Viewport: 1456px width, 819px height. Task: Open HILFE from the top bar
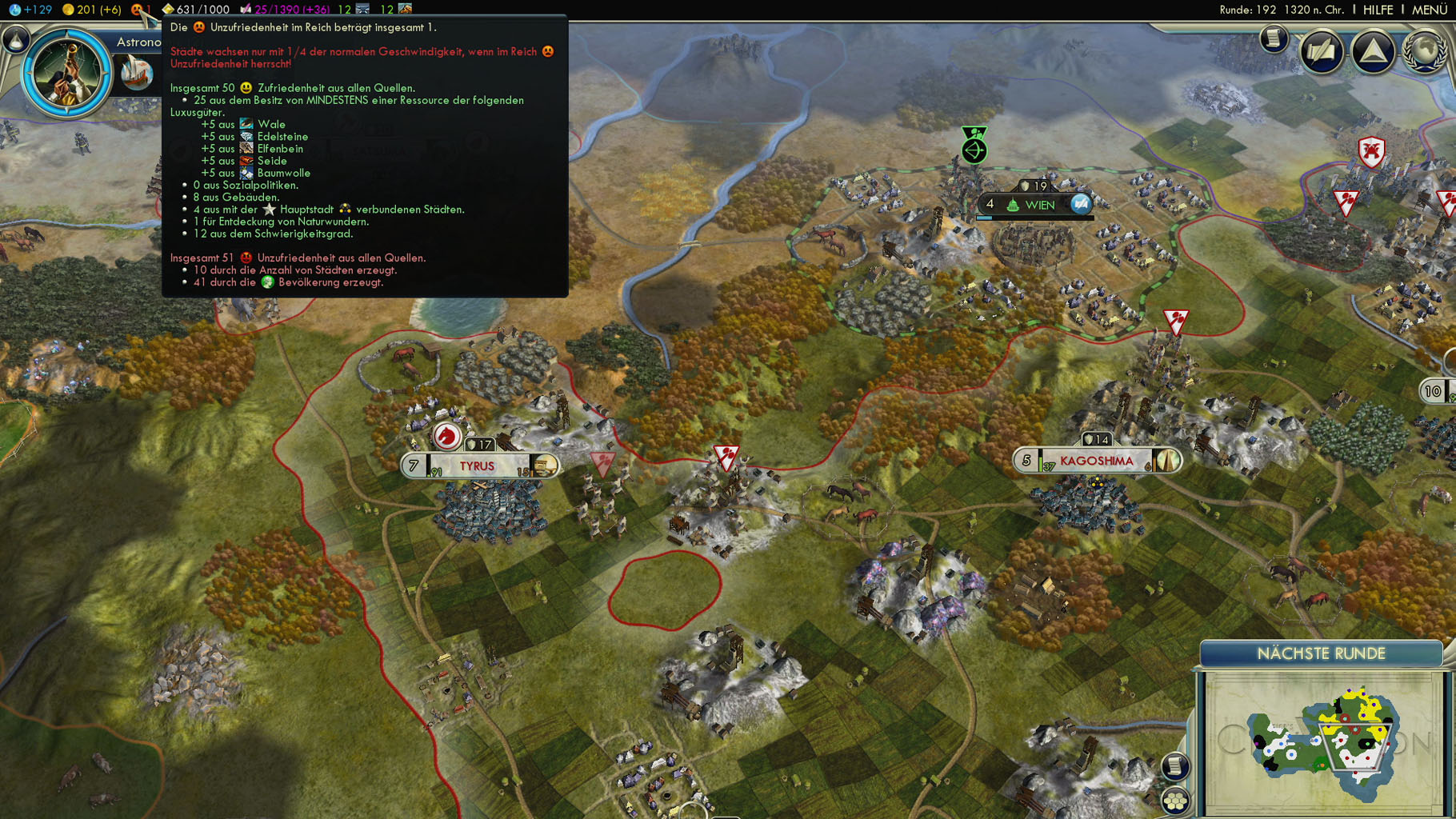point(1378,10)
